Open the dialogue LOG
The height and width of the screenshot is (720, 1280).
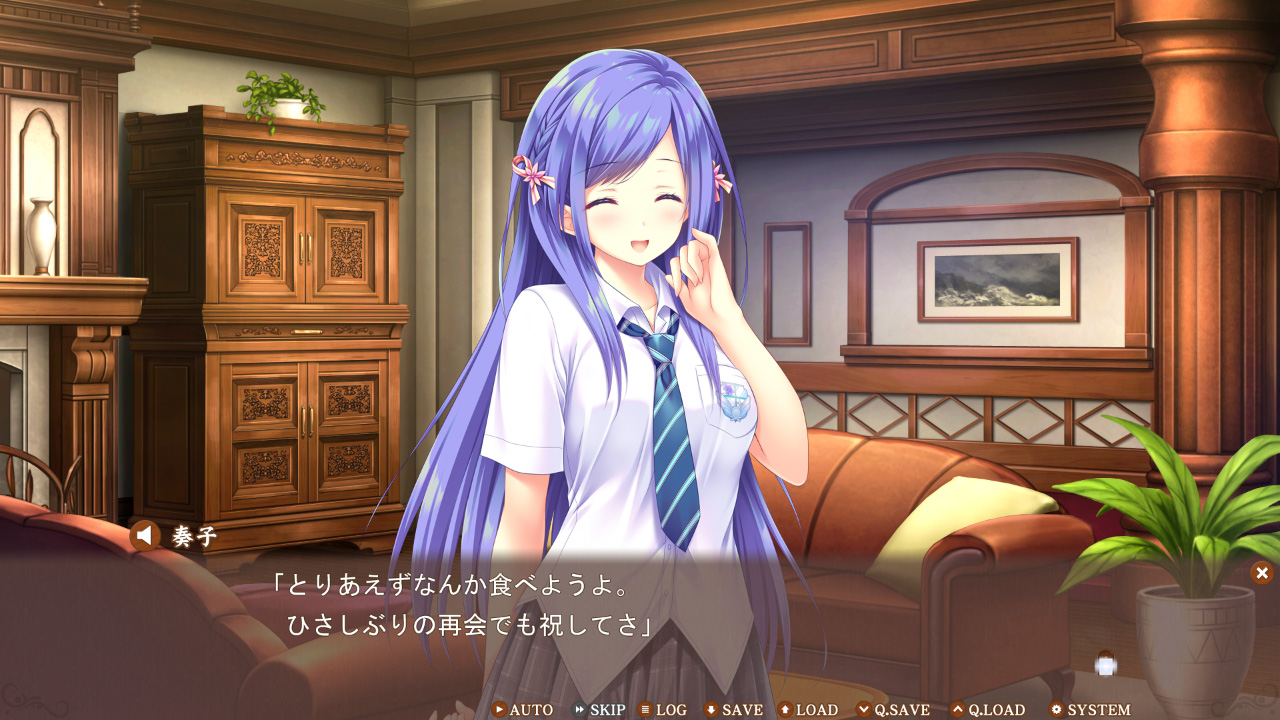(x=663, y=710)
